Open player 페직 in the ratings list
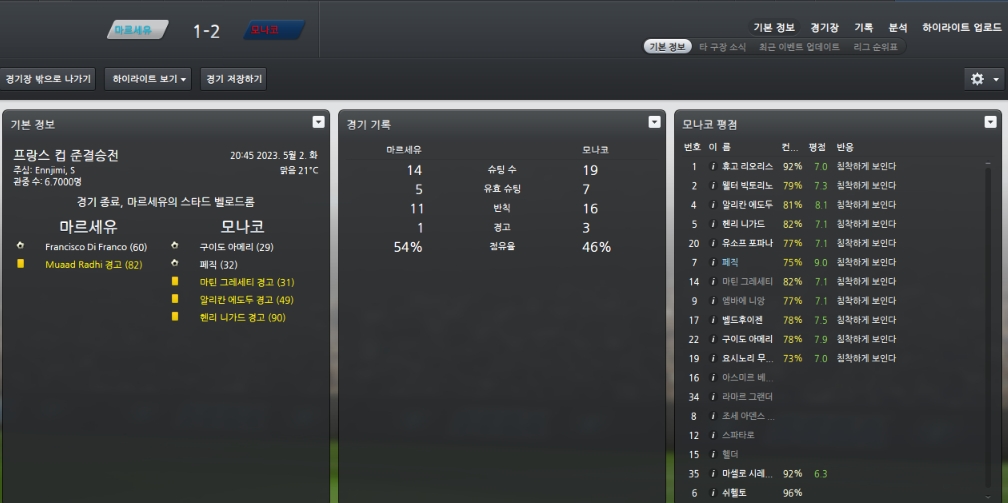Viewport: 1008px width, 503px height. [x=732, y=262]
